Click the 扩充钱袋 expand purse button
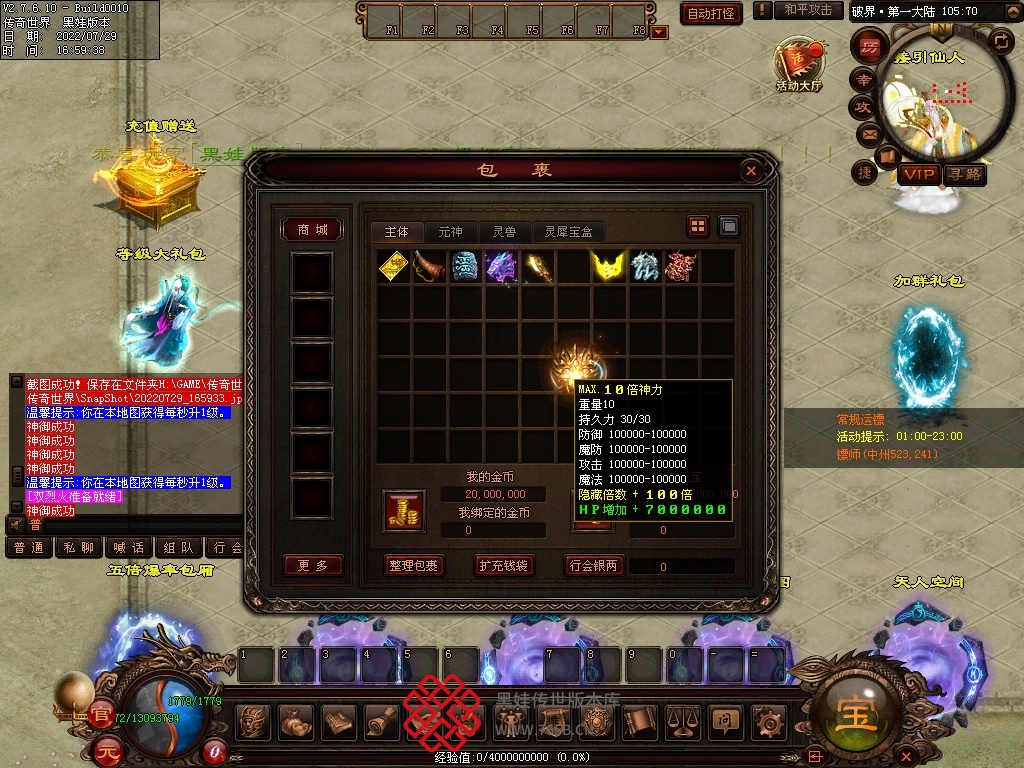The height and width of the screenshot is (768, 1024). click(x=503, y=565)
